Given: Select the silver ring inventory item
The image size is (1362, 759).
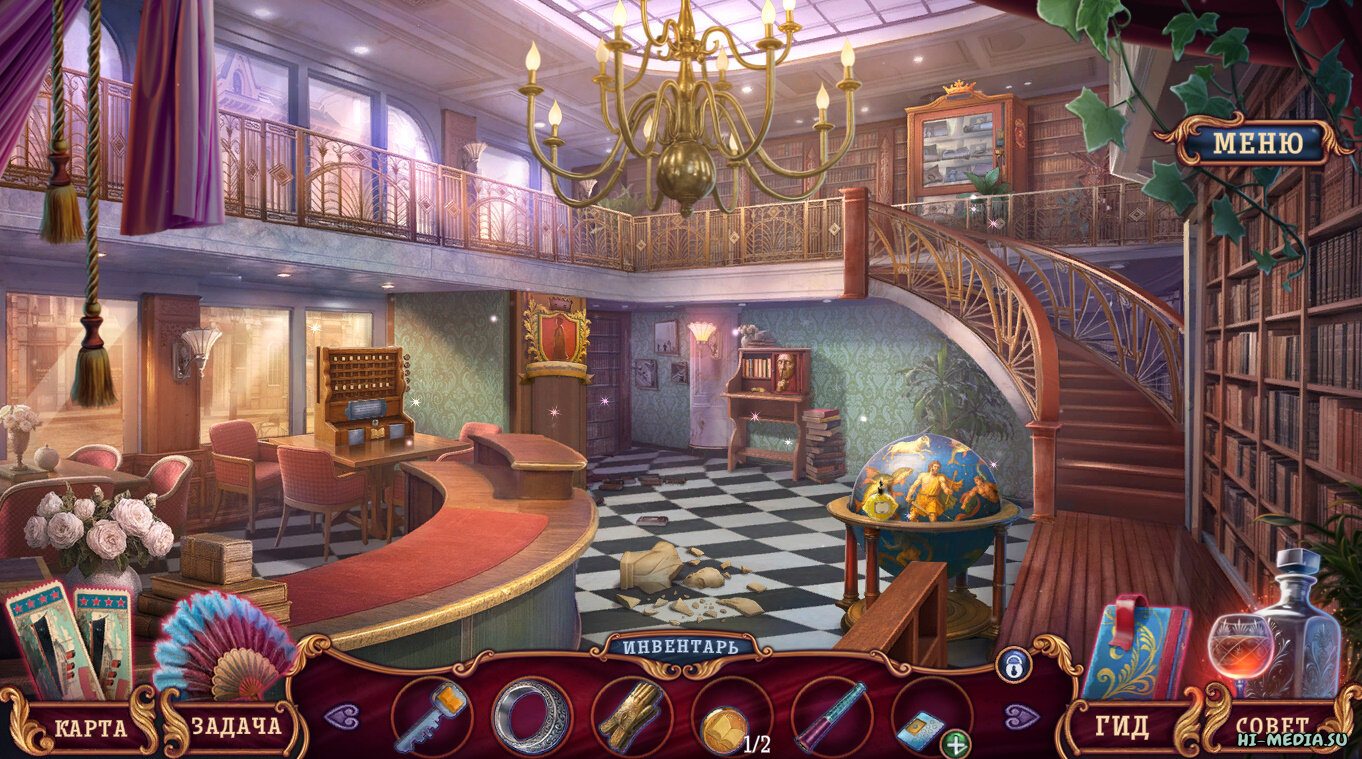Looking at the screenshot, I should click(531, 717).
